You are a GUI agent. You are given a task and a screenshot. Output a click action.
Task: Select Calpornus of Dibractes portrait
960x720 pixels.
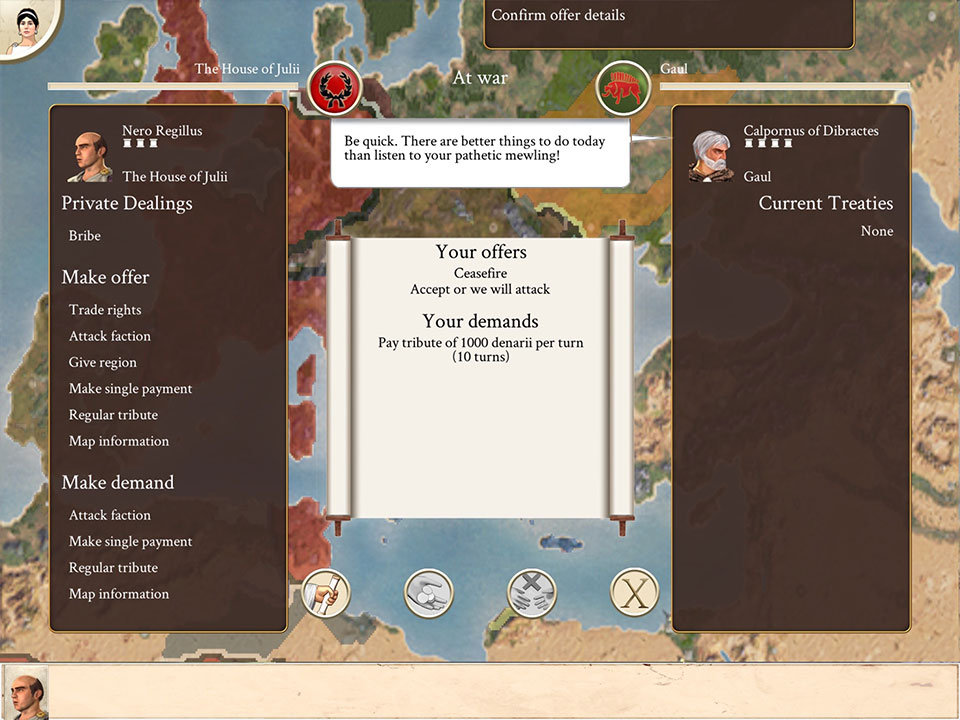click(711, 155)
